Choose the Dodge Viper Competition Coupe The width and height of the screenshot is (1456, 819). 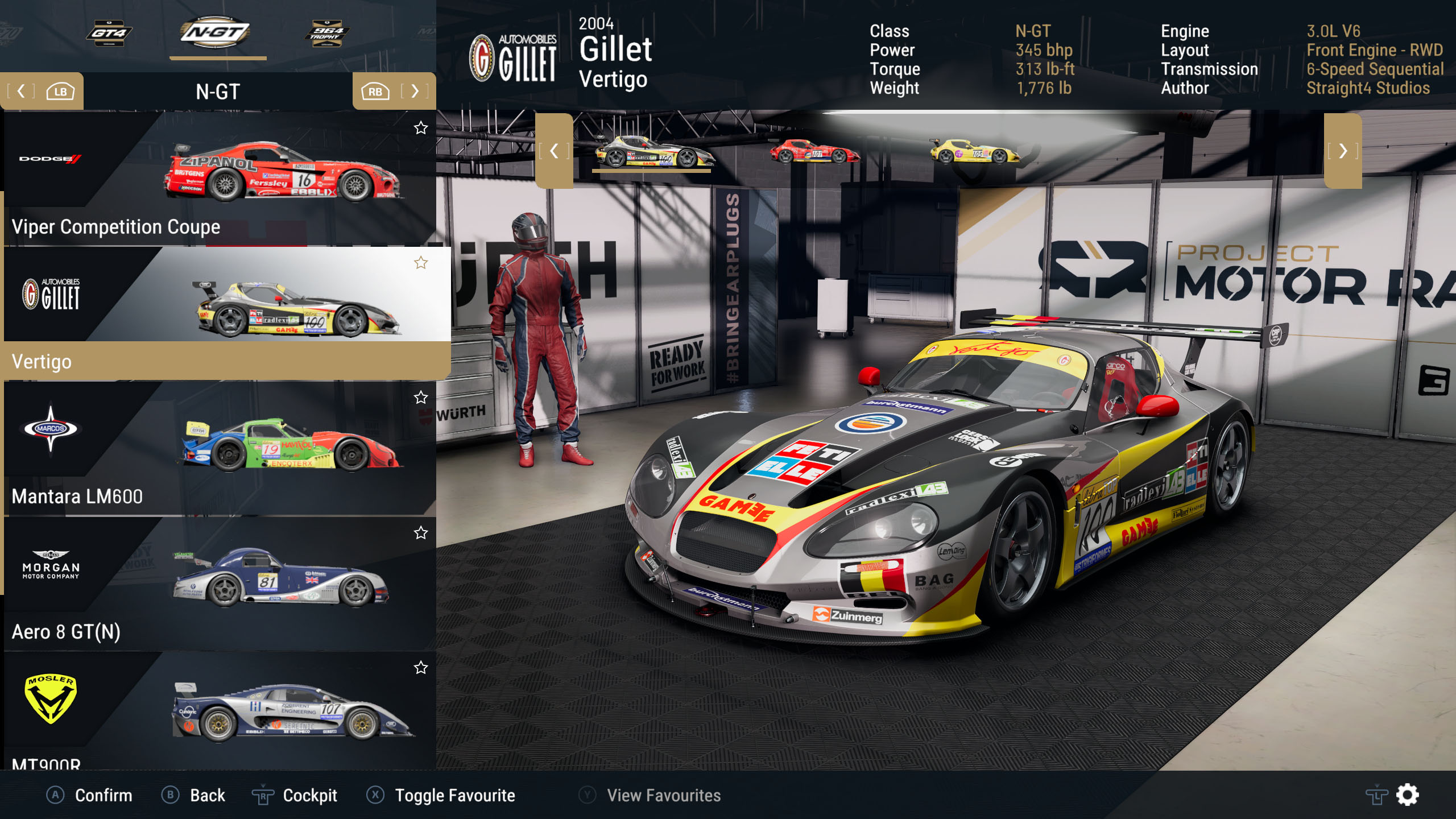click(x=220, y=179)
